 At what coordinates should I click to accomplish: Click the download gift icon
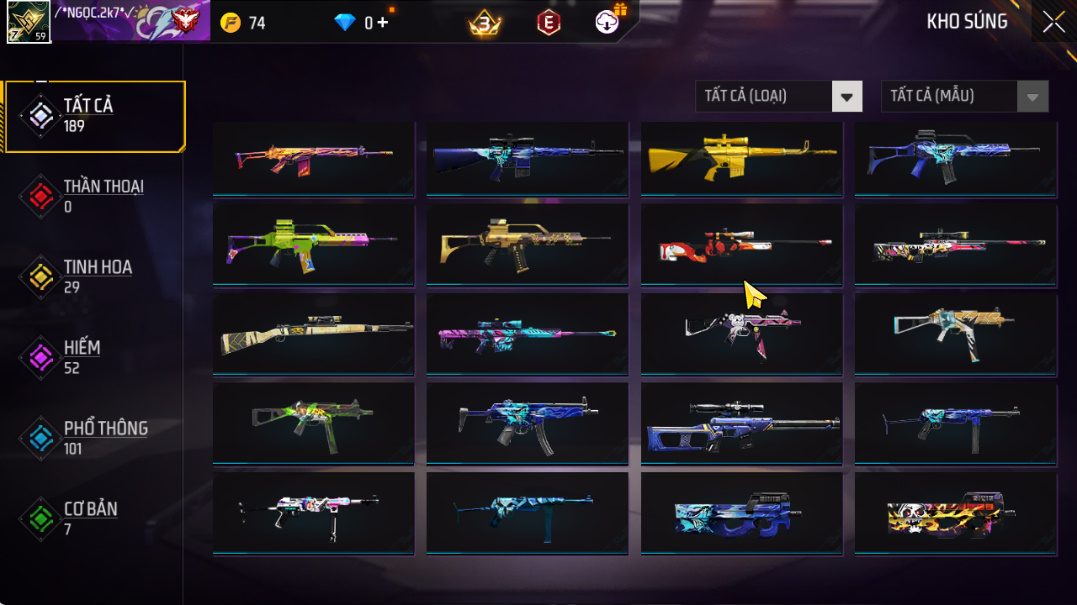click(x=608, y=21)
